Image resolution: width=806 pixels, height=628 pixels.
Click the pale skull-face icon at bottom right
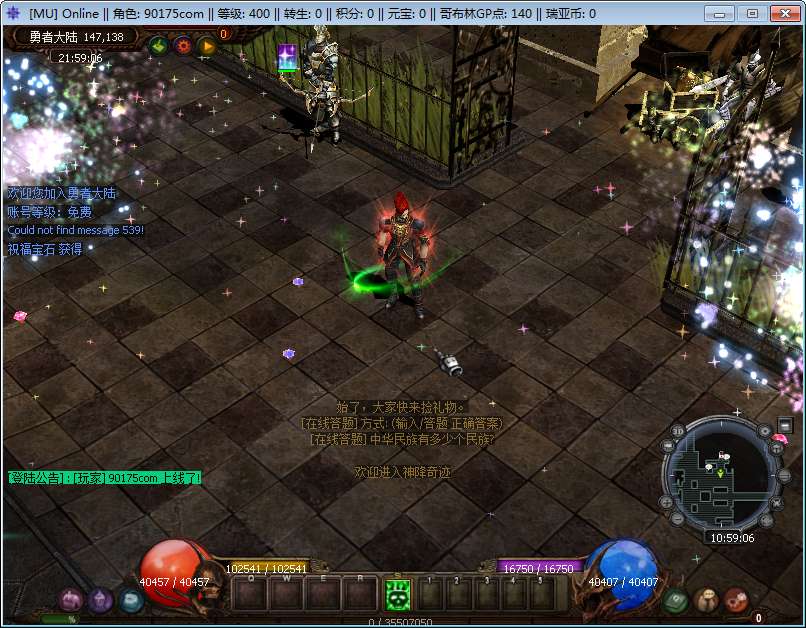706,600
